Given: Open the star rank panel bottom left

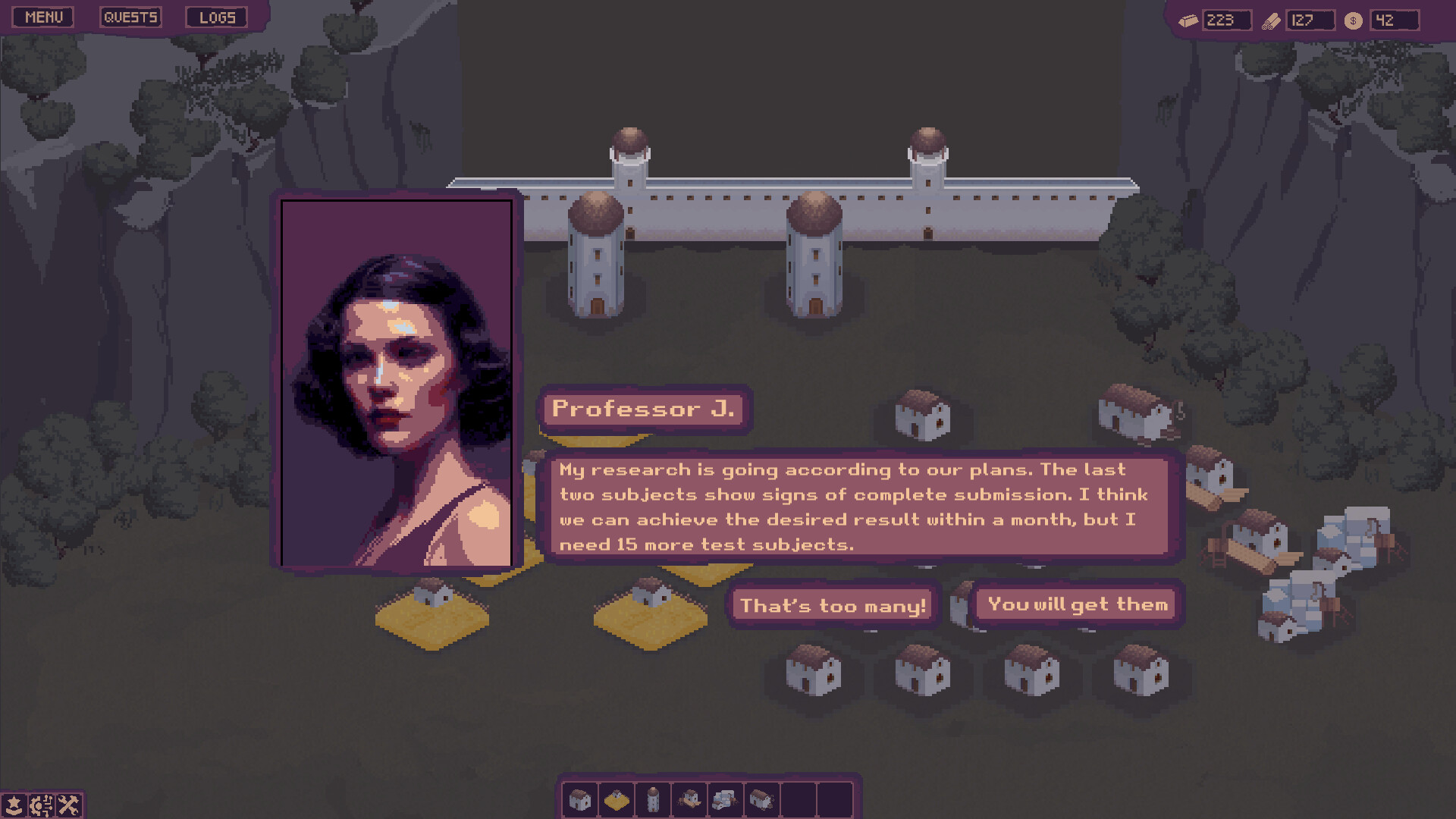Looking at the screenshot, I should (14, 805).
